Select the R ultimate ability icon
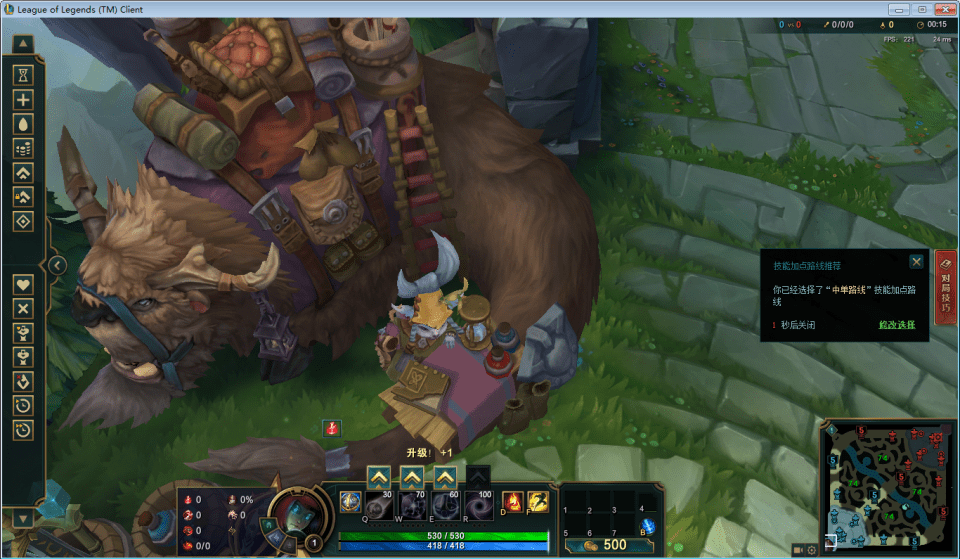960x559 pixels. point(479,504)
